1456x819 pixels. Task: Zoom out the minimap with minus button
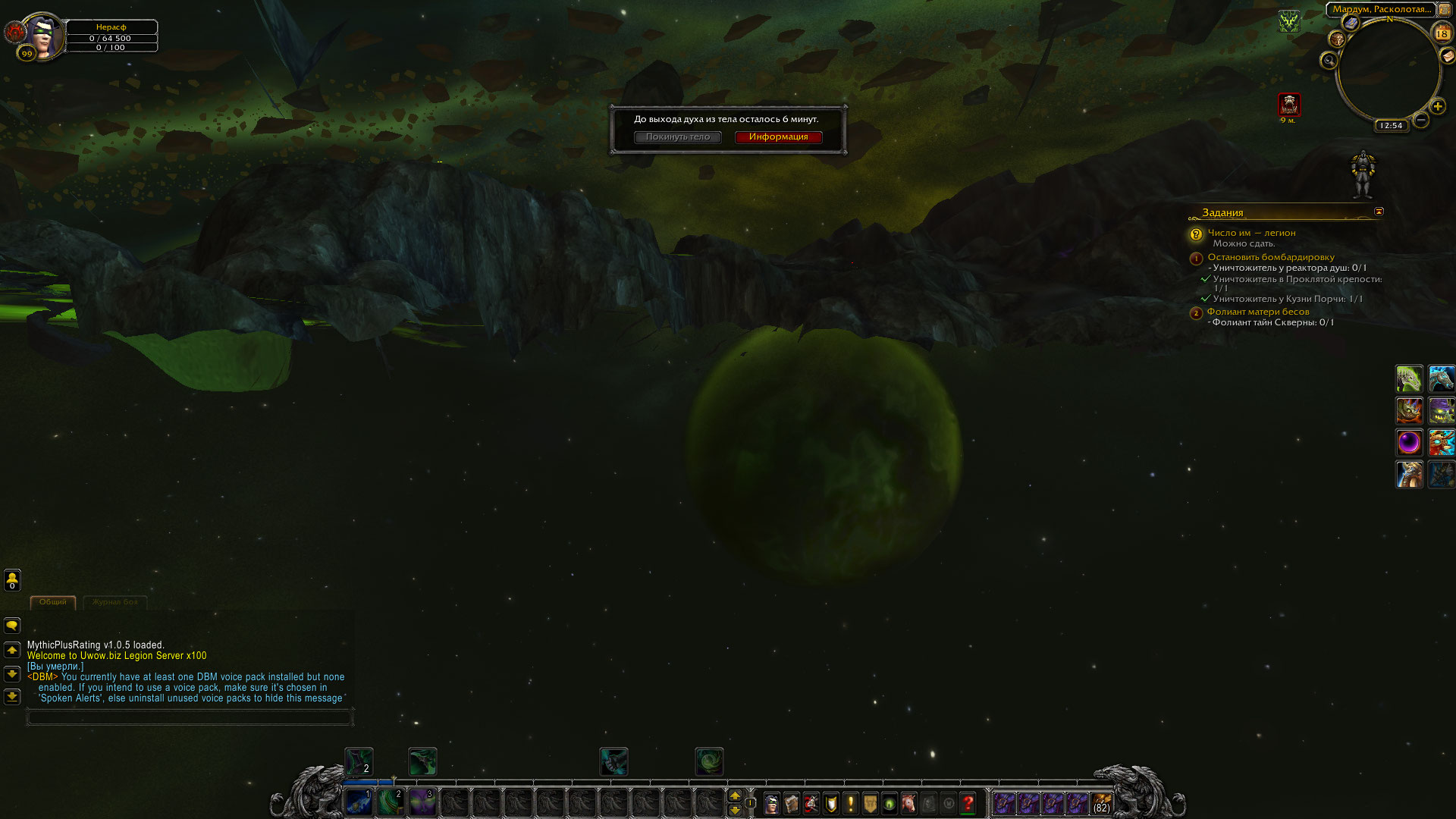tap(1421, 120)
